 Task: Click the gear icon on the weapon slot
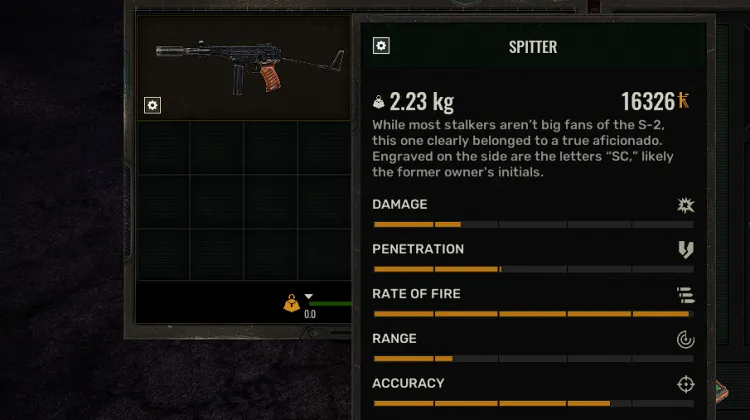[x=152, y=105]
